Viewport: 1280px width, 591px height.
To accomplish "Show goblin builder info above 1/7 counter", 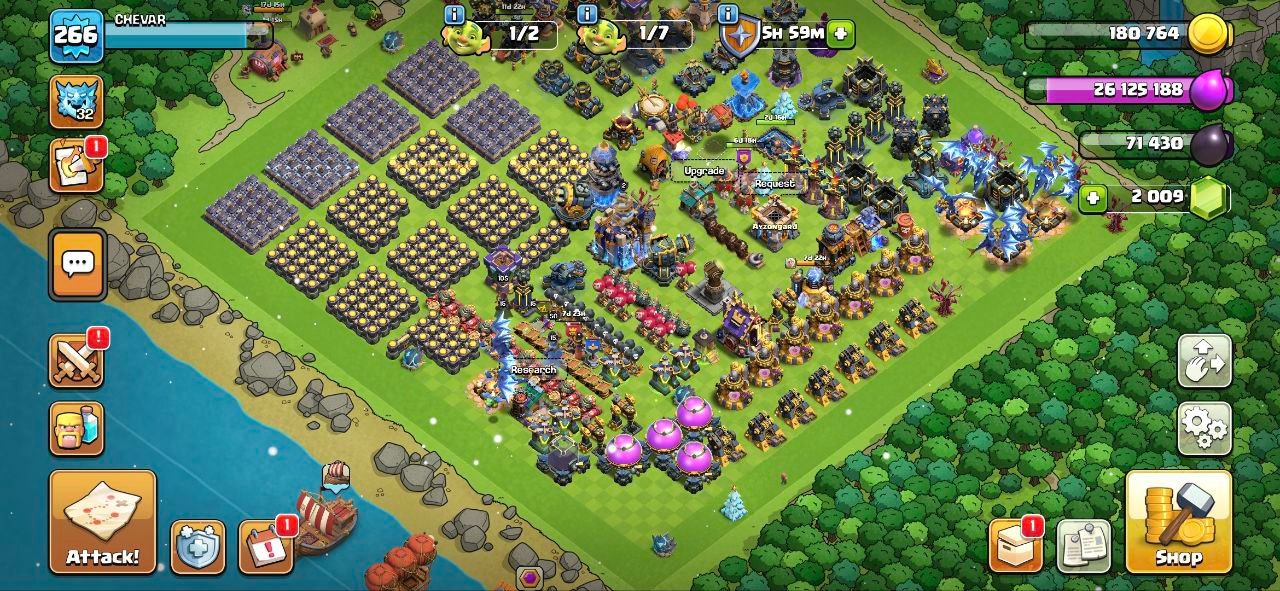I will pos(588,14).
